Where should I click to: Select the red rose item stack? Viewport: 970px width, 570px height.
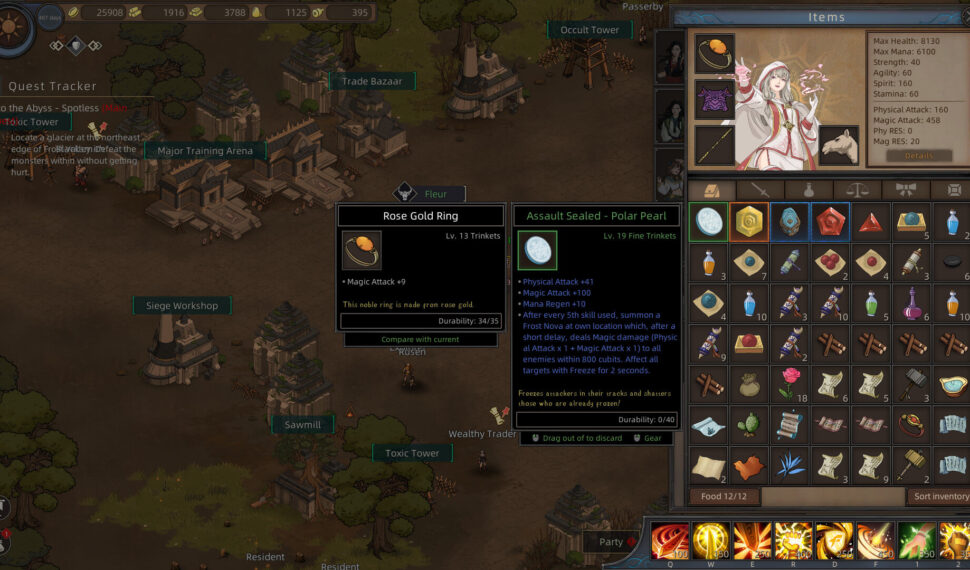tap(790, 381)
